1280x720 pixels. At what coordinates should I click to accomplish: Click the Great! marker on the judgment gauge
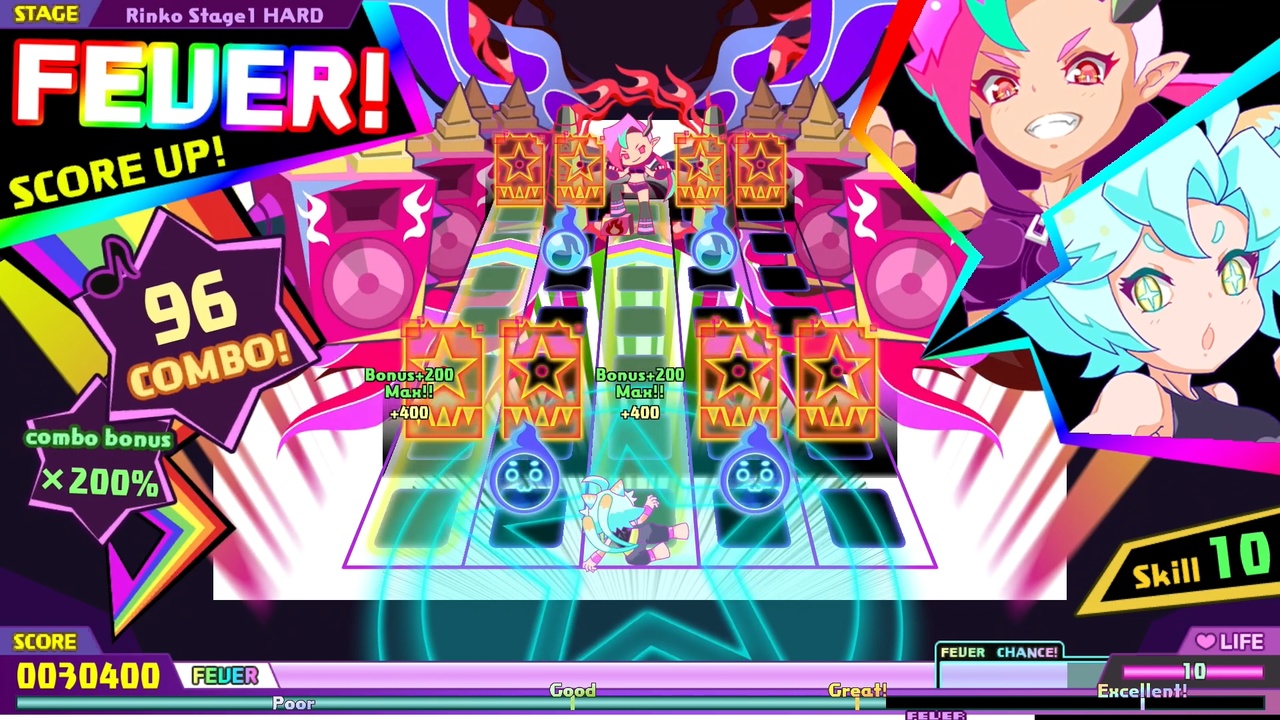click(855, 689)
